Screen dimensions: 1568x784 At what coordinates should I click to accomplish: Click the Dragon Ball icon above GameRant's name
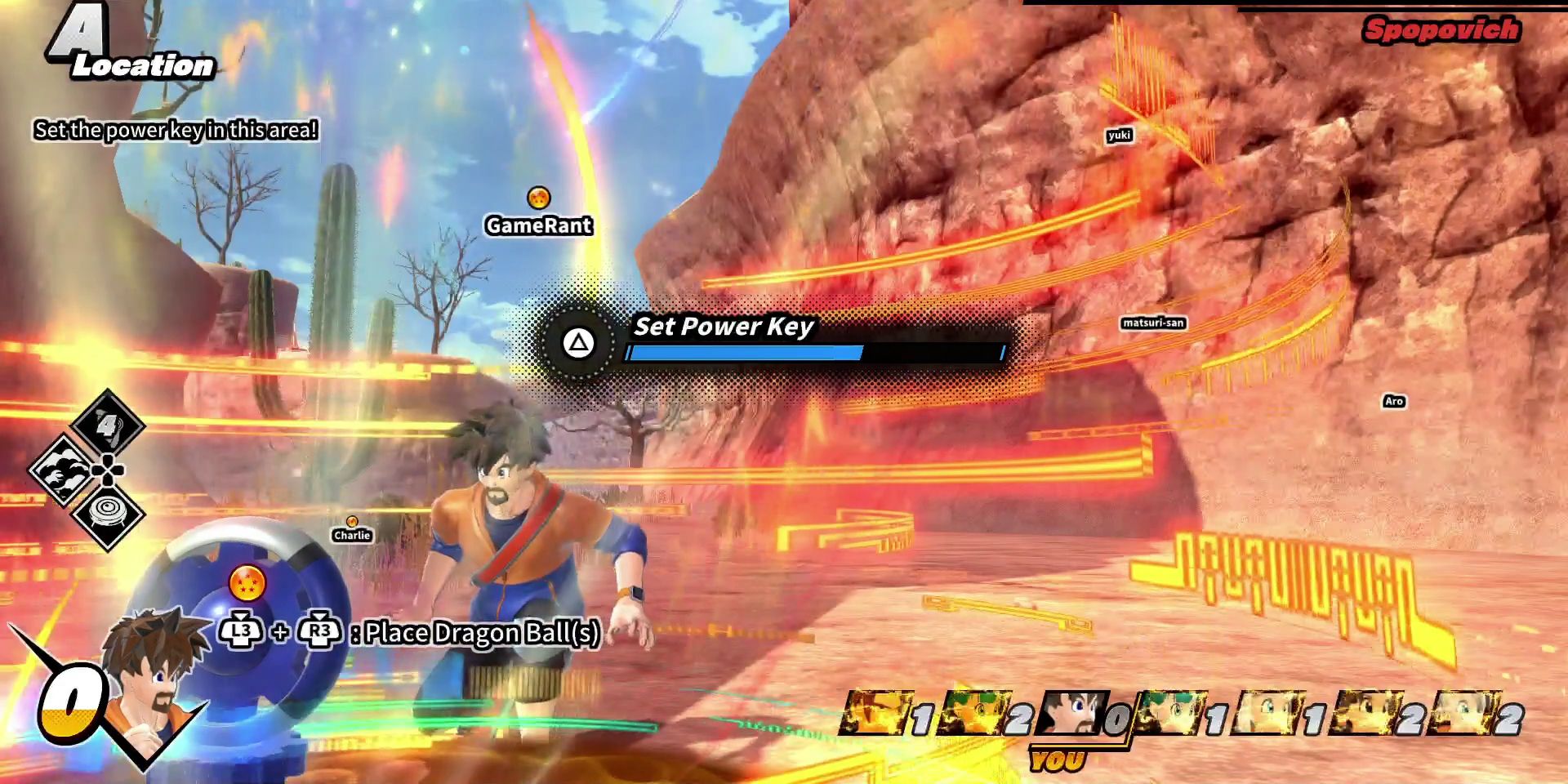point(538,196)
